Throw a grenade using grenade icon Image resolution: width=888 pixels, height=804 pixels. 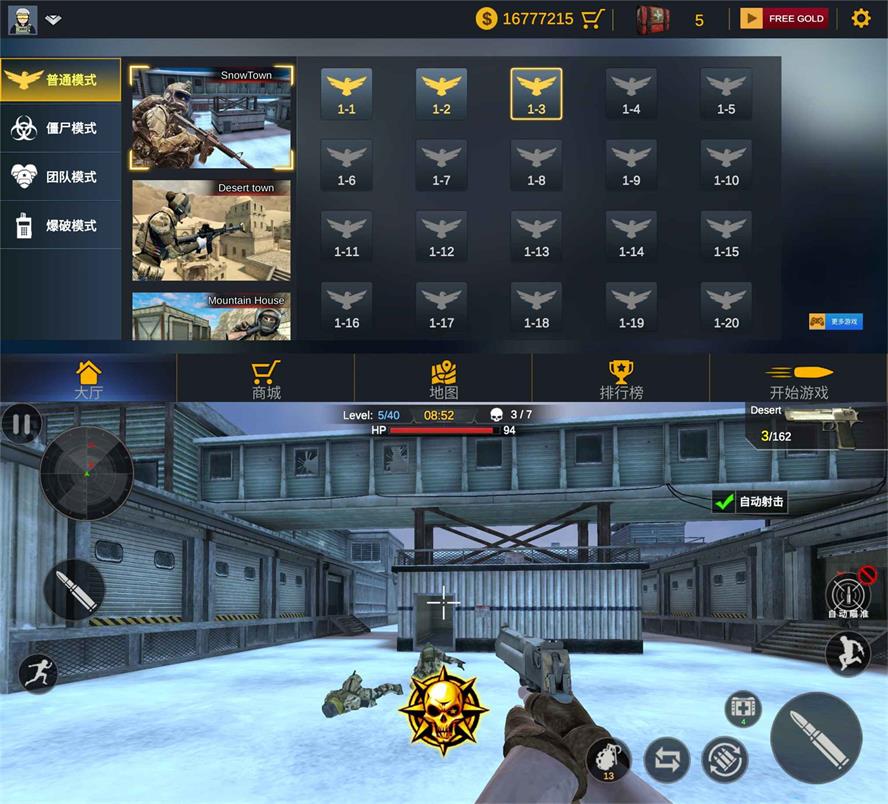click(x=609, y=759)
